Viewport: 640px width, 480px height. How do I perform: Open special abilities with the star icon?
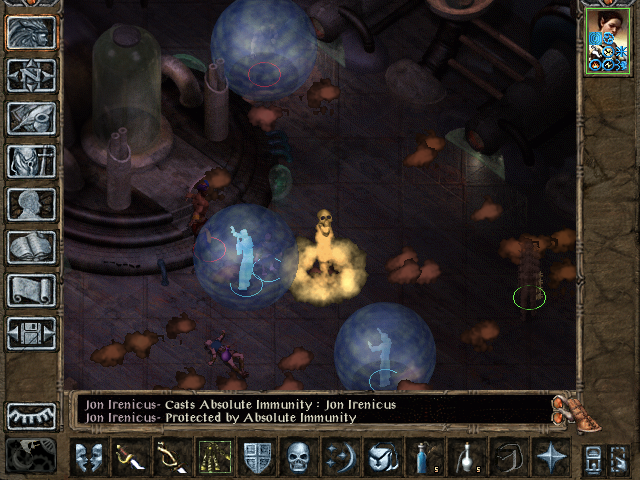[549, 457]
